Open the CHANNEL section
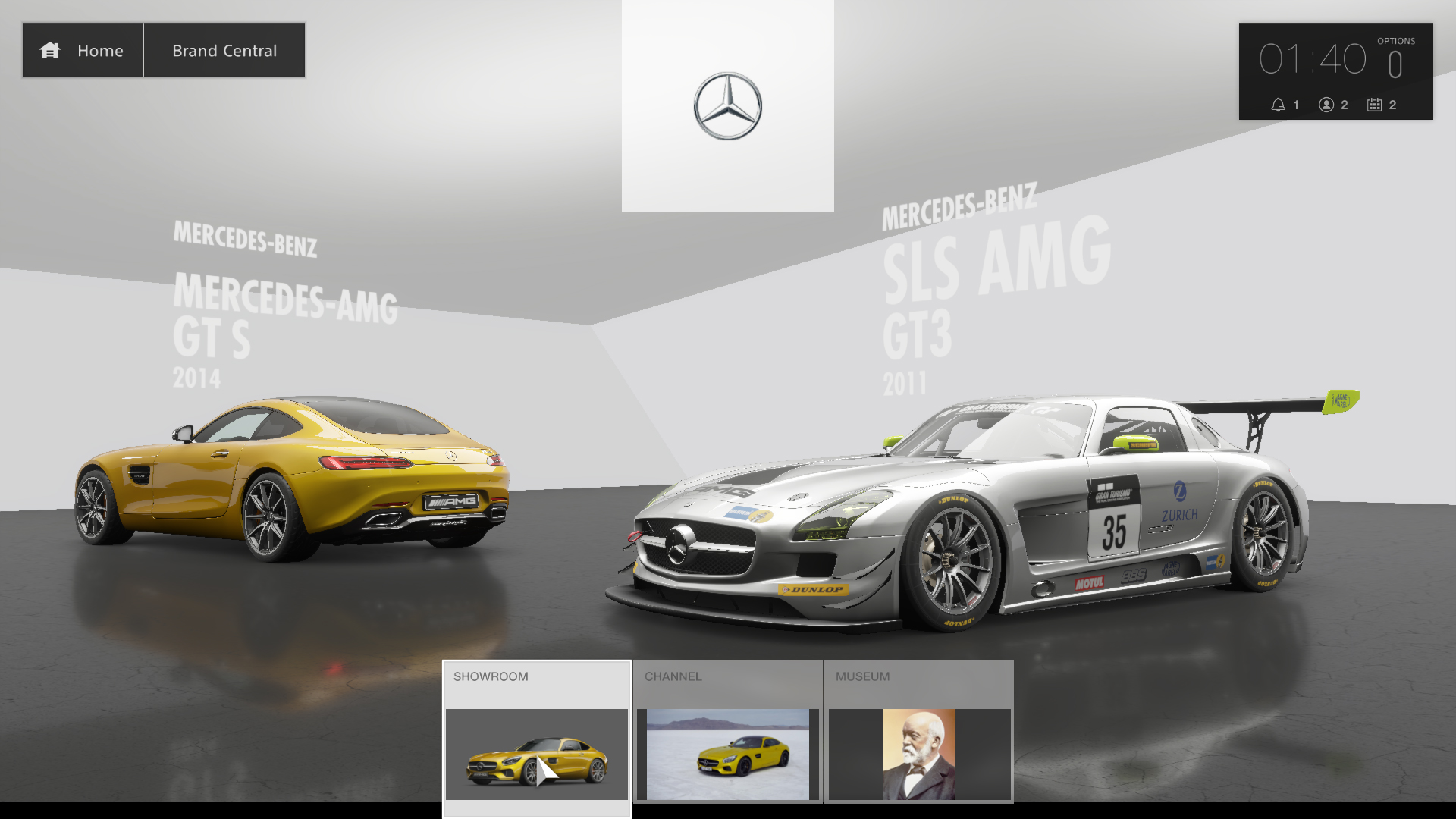The height and width of the screenshot is (819, 1456). pyautogui.click(x=673, y=676)
